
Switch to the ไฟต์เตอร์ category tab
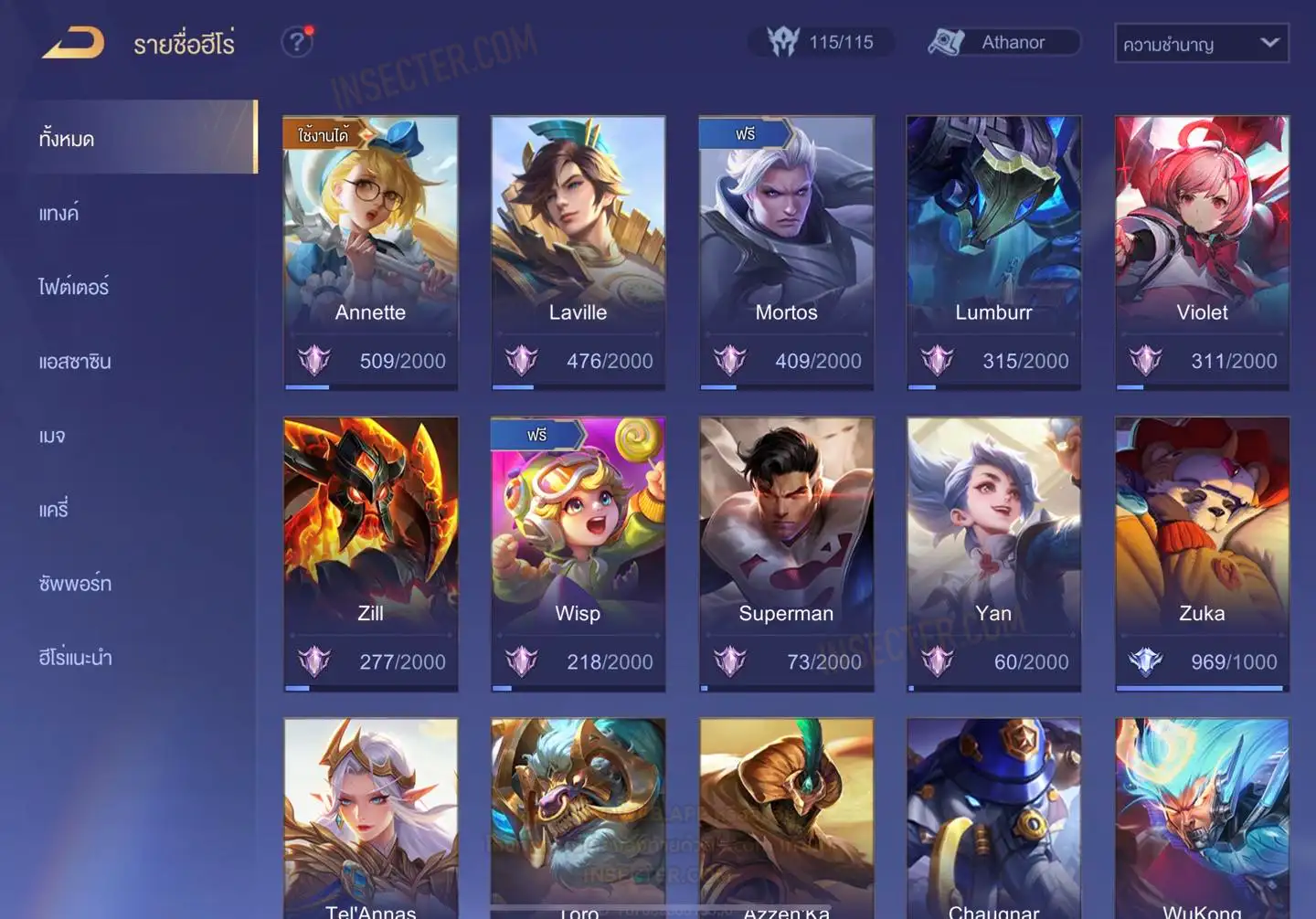point(74,288)
